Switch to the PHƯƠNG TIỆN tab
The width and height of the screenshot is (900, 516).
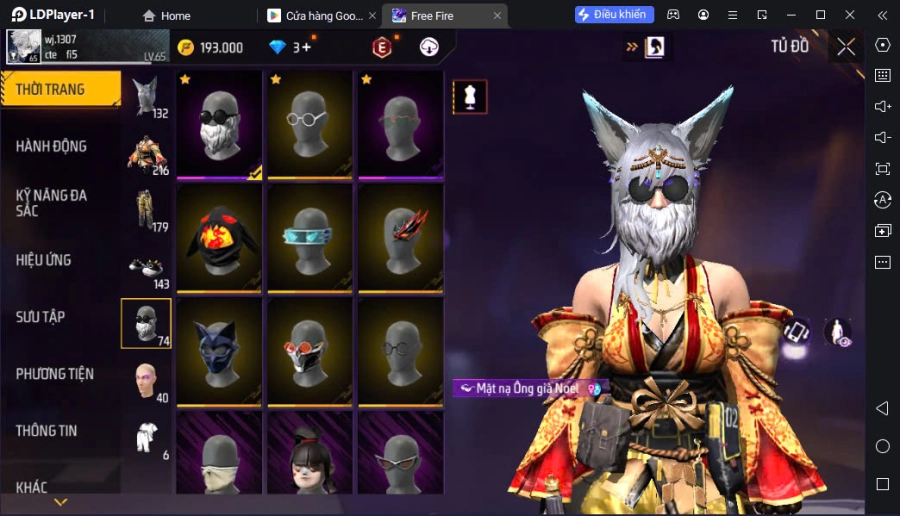pos(60,374)
